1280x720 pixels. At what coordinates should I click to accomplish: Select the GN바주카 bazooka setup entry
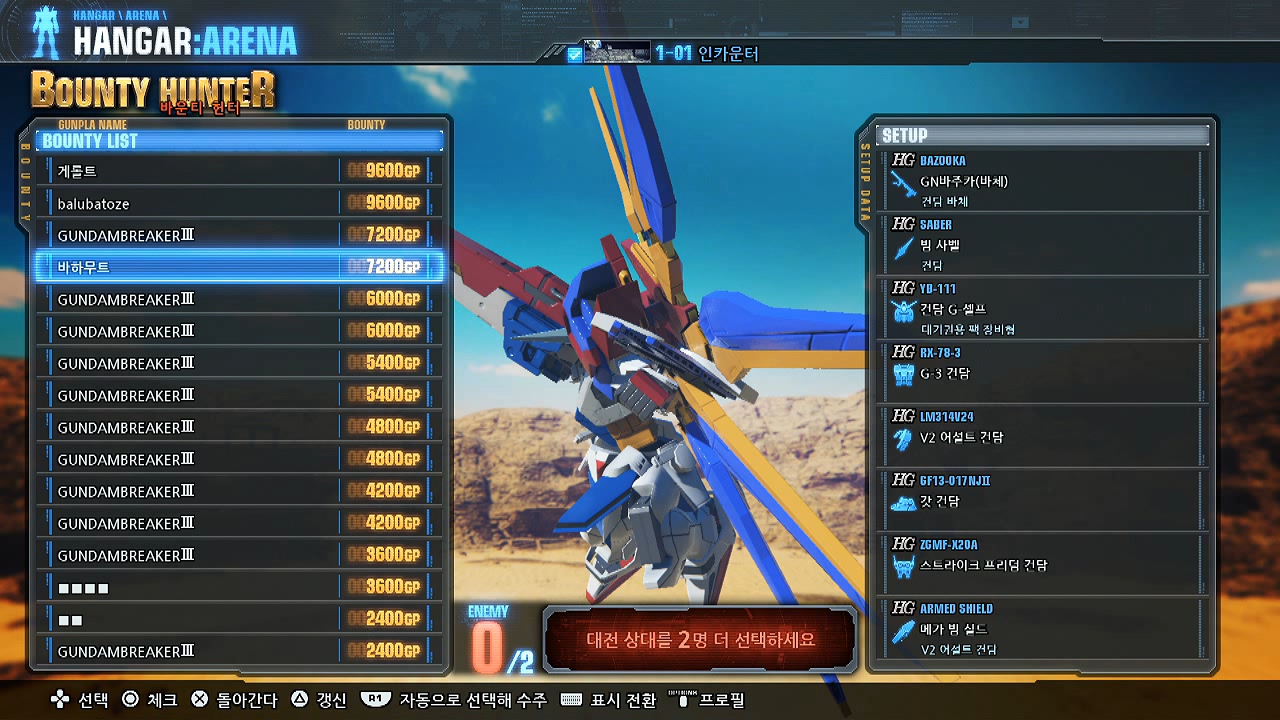[x=1043, y=181]
